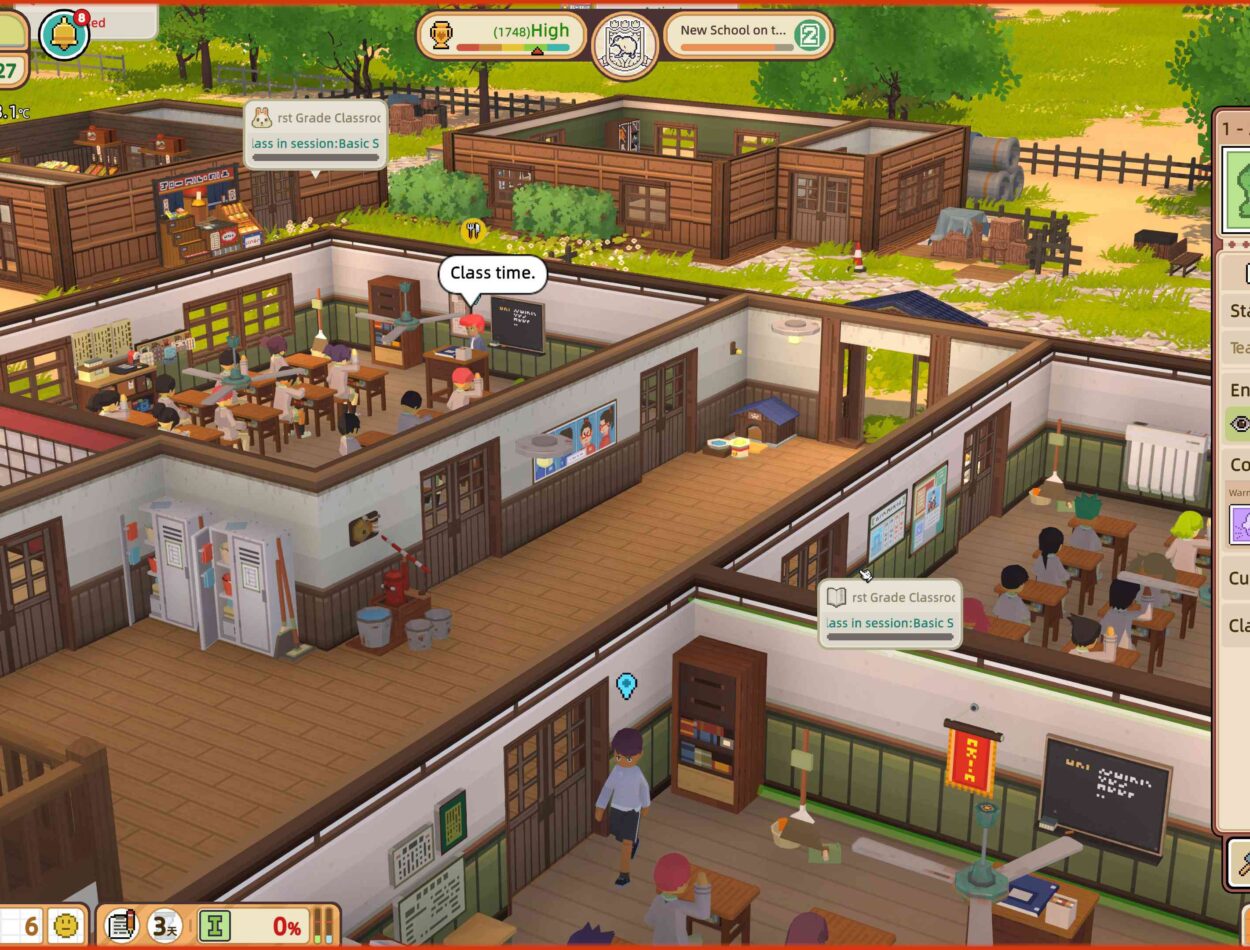
Task: Select the purple icon in the side panel
Action: point(1240,523)
